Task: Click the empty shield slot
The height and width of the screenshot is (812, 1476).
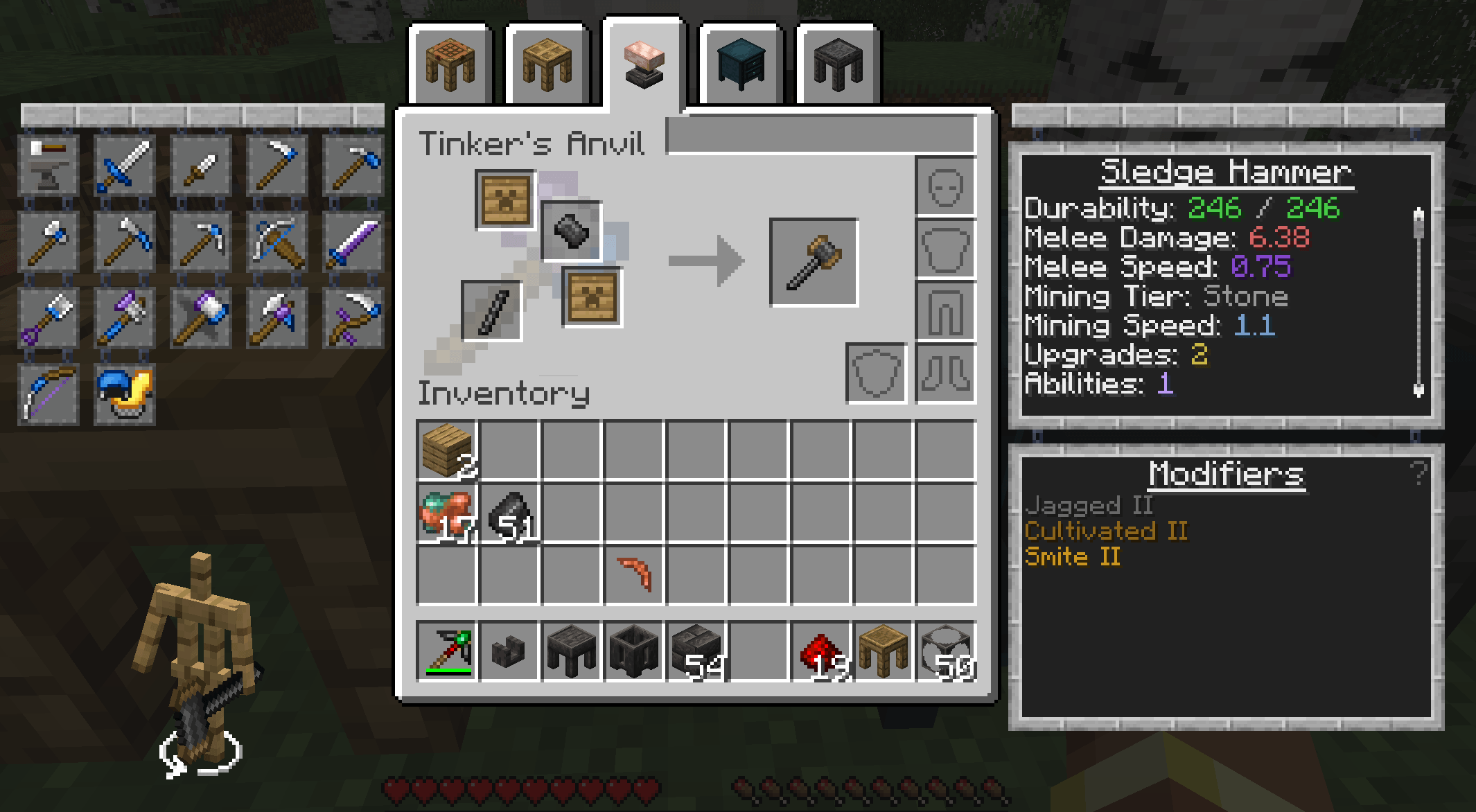Action: 876,373
